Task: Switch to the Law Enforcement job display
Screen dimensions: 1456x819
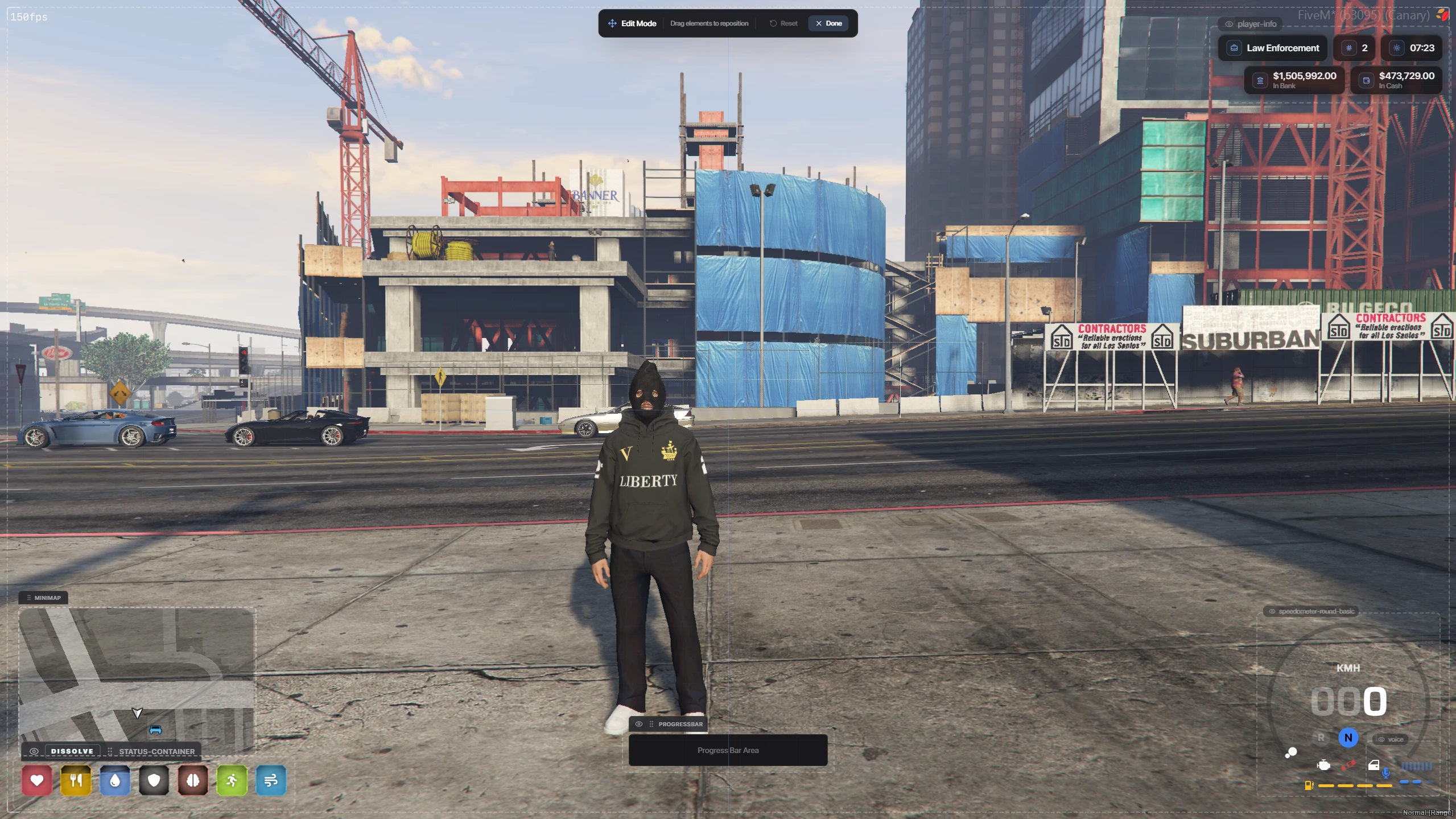Action: 1272,48
